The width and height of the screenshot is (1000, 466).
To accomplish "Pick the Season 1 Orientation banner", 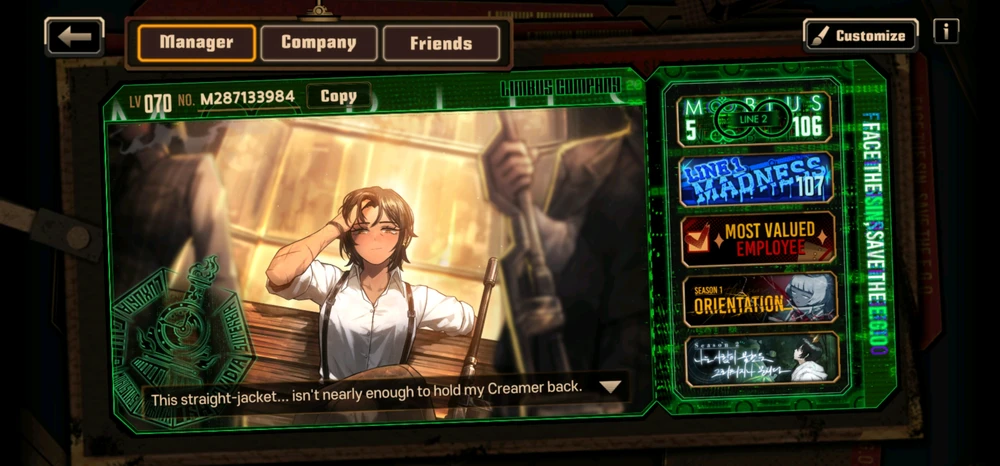I will (757, 298).
